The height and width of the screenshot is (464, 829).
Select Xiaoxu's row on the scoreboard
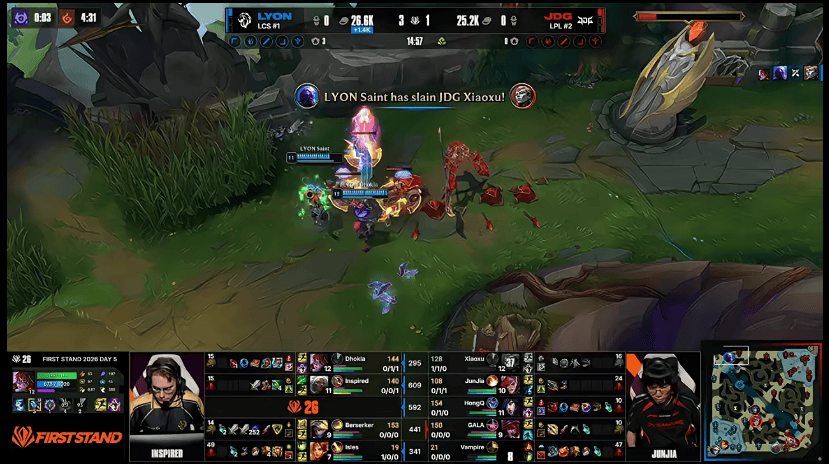click(478, 361)
